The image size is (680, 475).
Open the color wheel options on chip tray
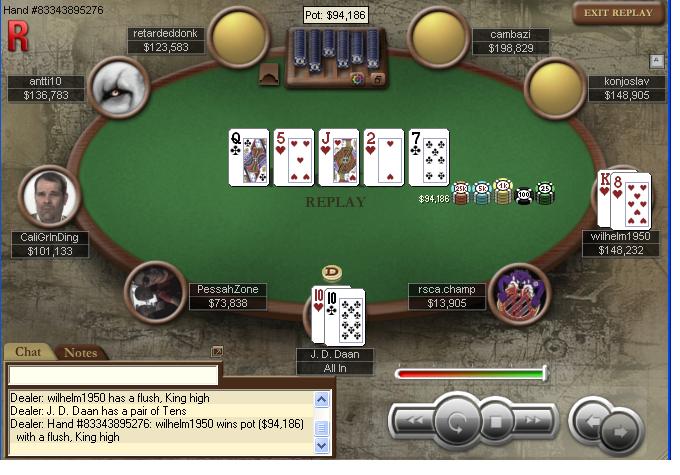(357, 79)
